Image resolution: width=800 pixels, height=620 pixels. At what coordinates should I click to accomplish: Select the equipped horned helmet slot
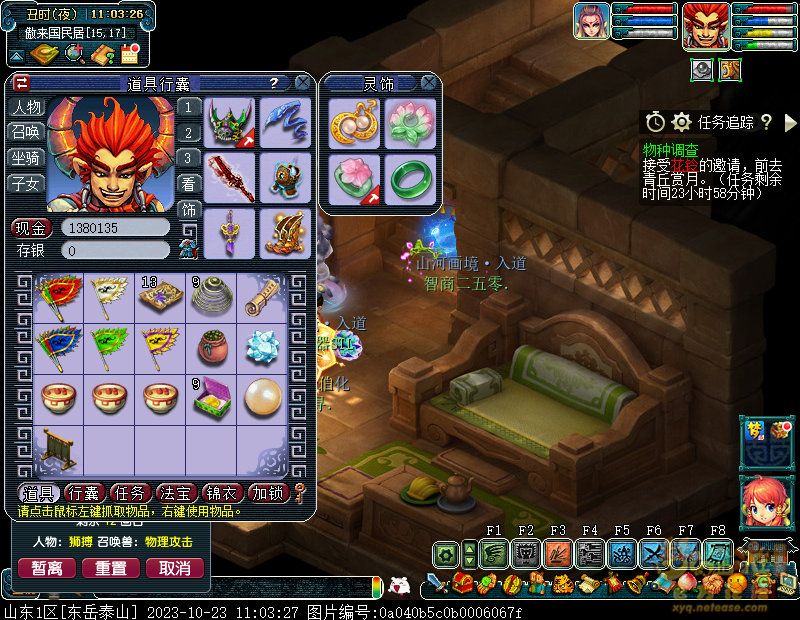[x=229, y=122]
